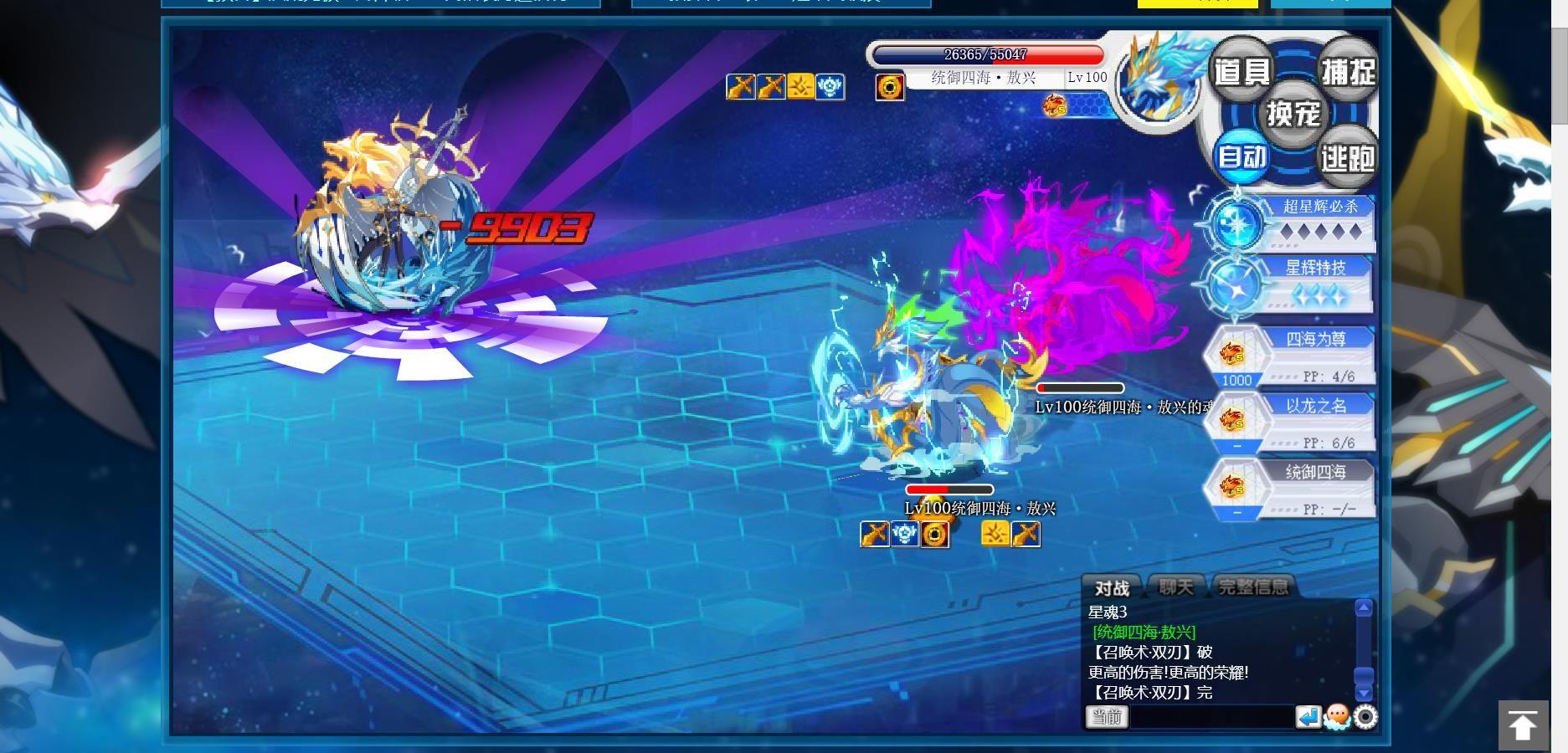Send the chat message with the enter arrow

pos(1308,717)
